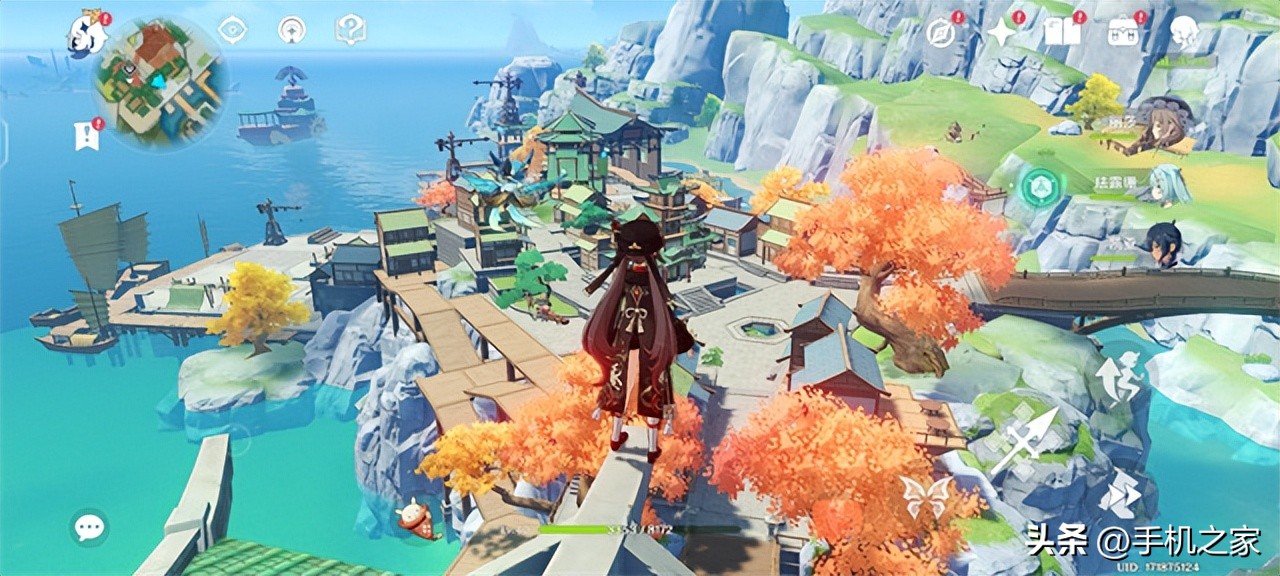Screen dimensions: 1280x576
Task: Open the compass events icon
Action: coord(940,33)
